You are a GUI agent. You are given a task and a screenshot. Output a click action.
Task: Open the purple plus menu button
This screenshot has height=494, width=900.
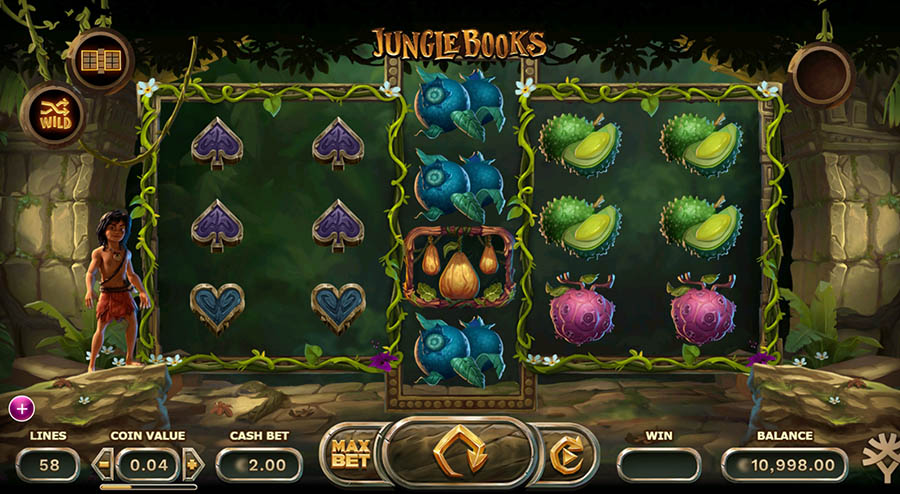click(x=21, y=407)
